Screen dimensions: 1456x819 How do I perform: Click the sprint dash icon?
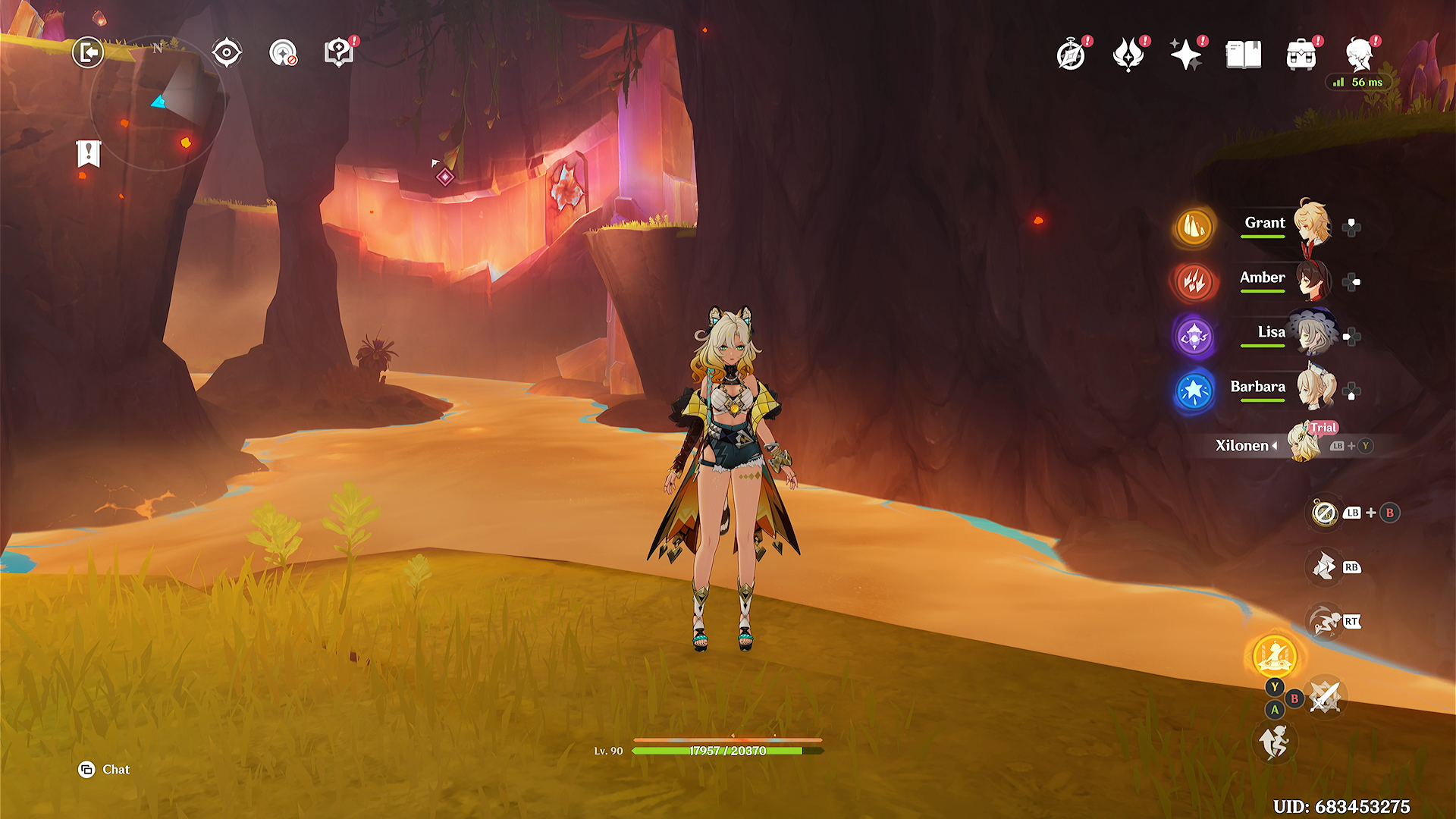[1324, 622]
